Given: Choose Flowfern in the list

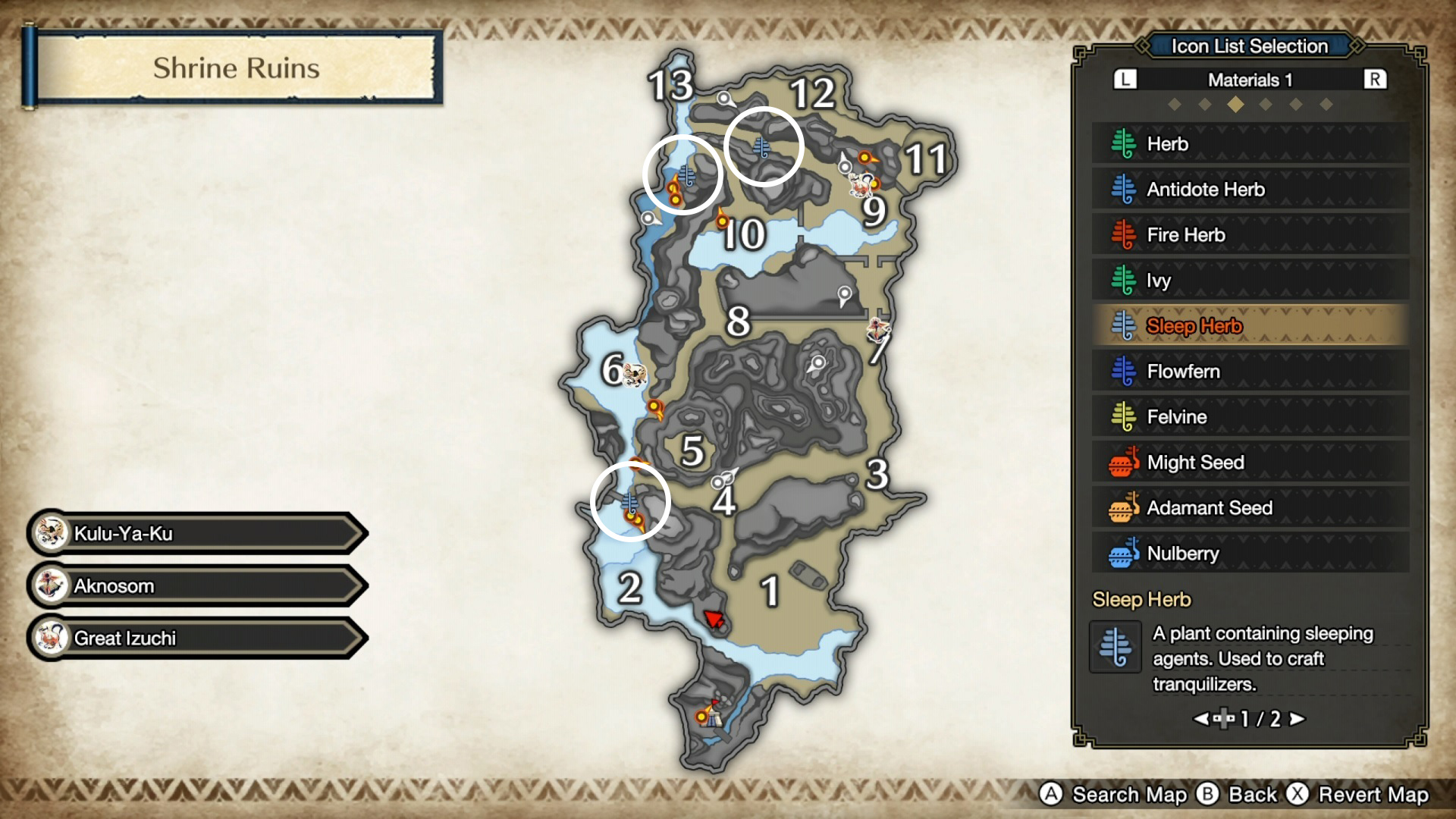Looking at the screenshot, I should (x=1250, y=372).
